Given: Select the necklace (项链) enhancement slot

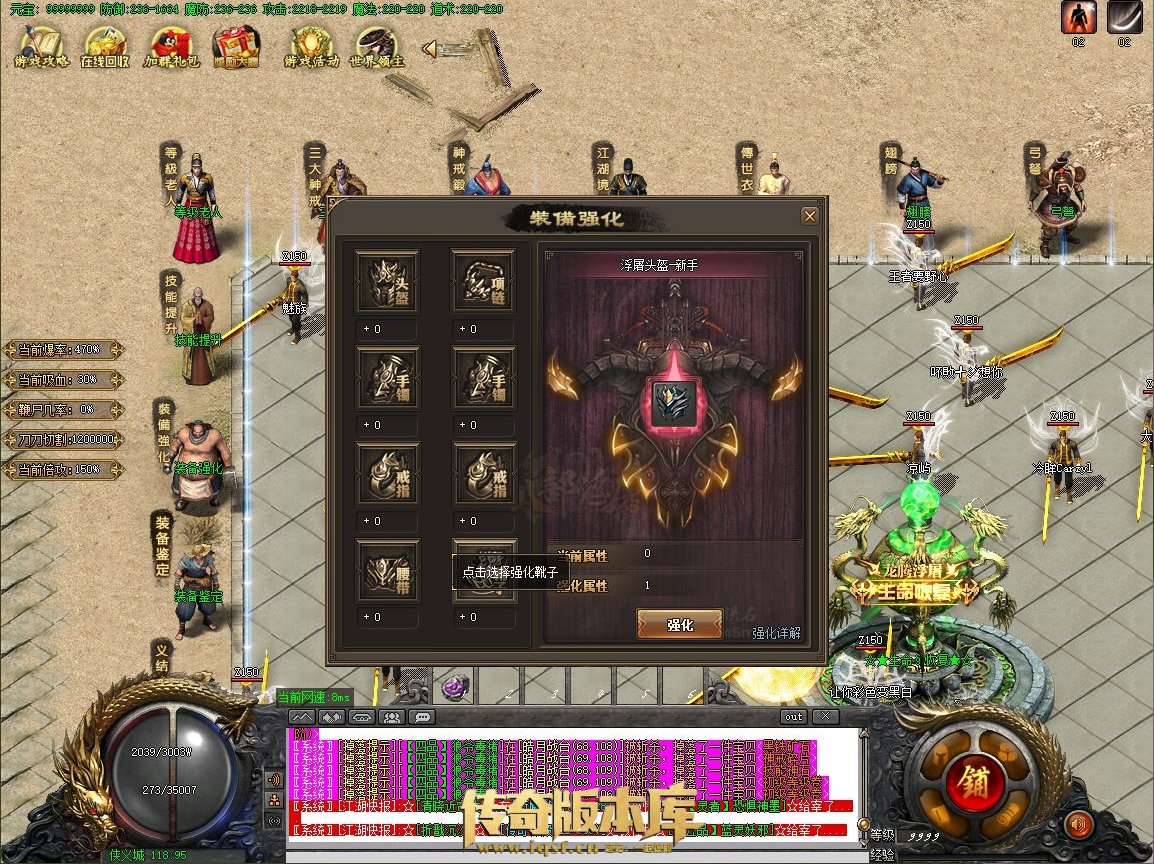Looking at the screenshot, I should point(484,283).
